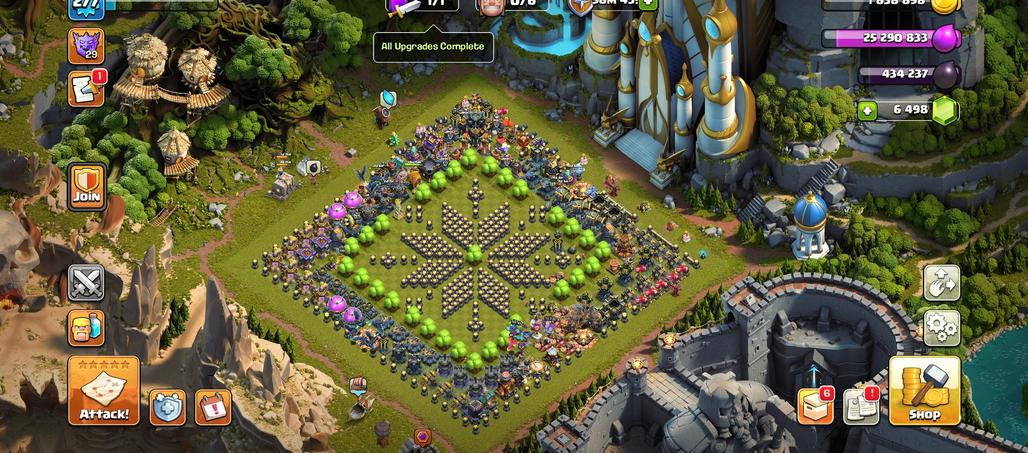Open the Shop
1028x453 pixels.
(924, 391)
